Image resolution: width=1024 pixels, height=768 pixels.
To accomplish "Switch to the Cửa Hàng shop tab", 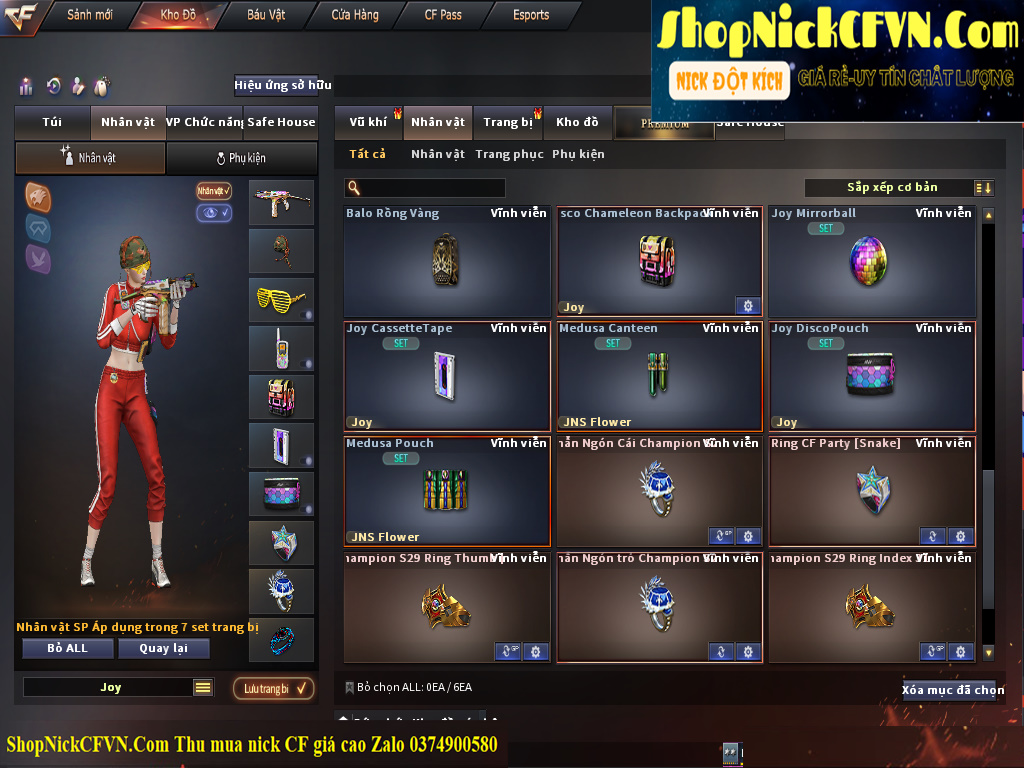I will tap(355, 15).
